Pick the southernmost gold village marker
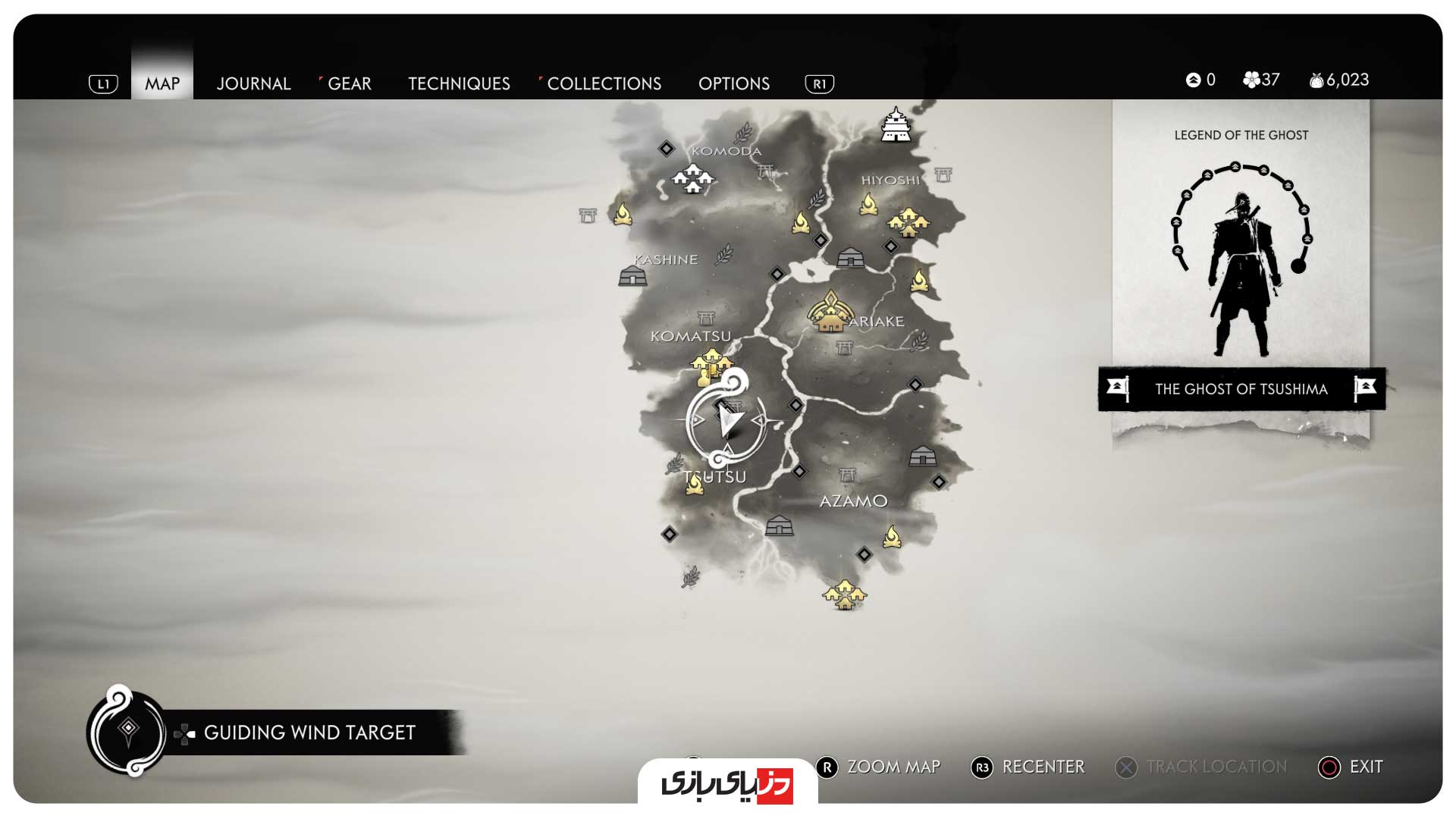Image resolution: width=1456 pixels, height=819 pixels. pos(844,595)
